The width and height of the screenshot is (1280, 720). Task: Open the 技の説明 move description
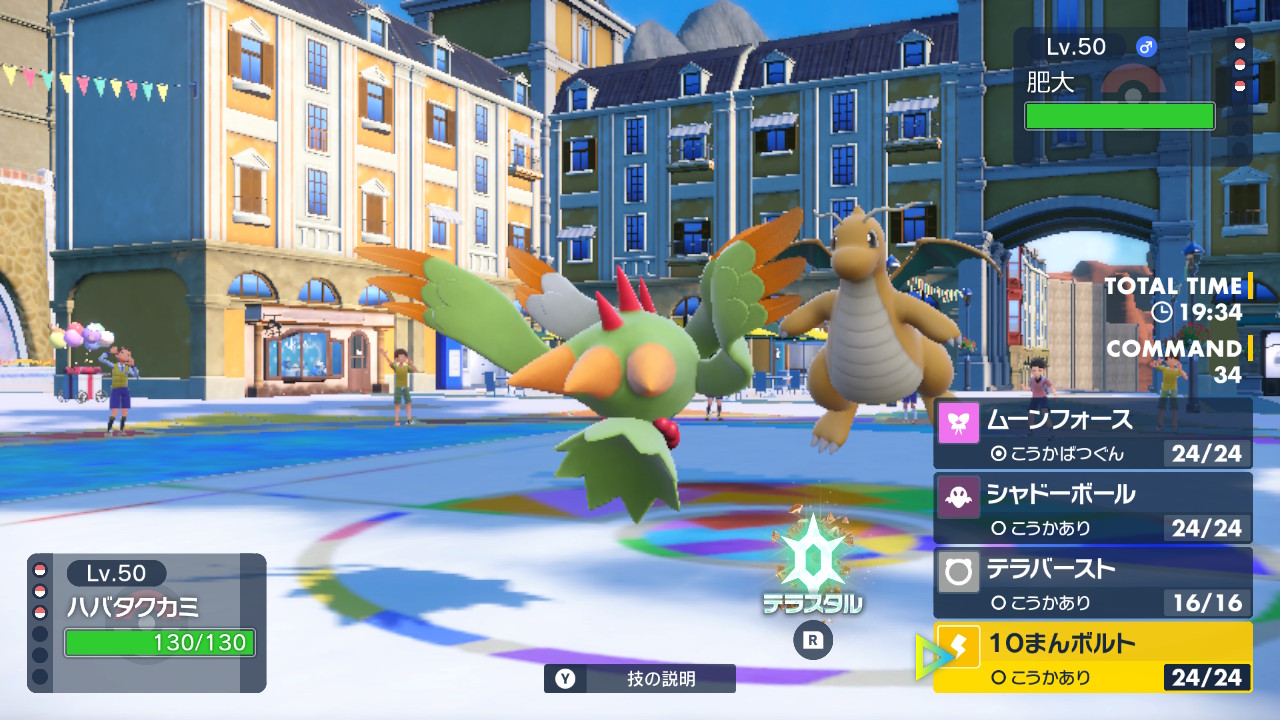point(640,679)
